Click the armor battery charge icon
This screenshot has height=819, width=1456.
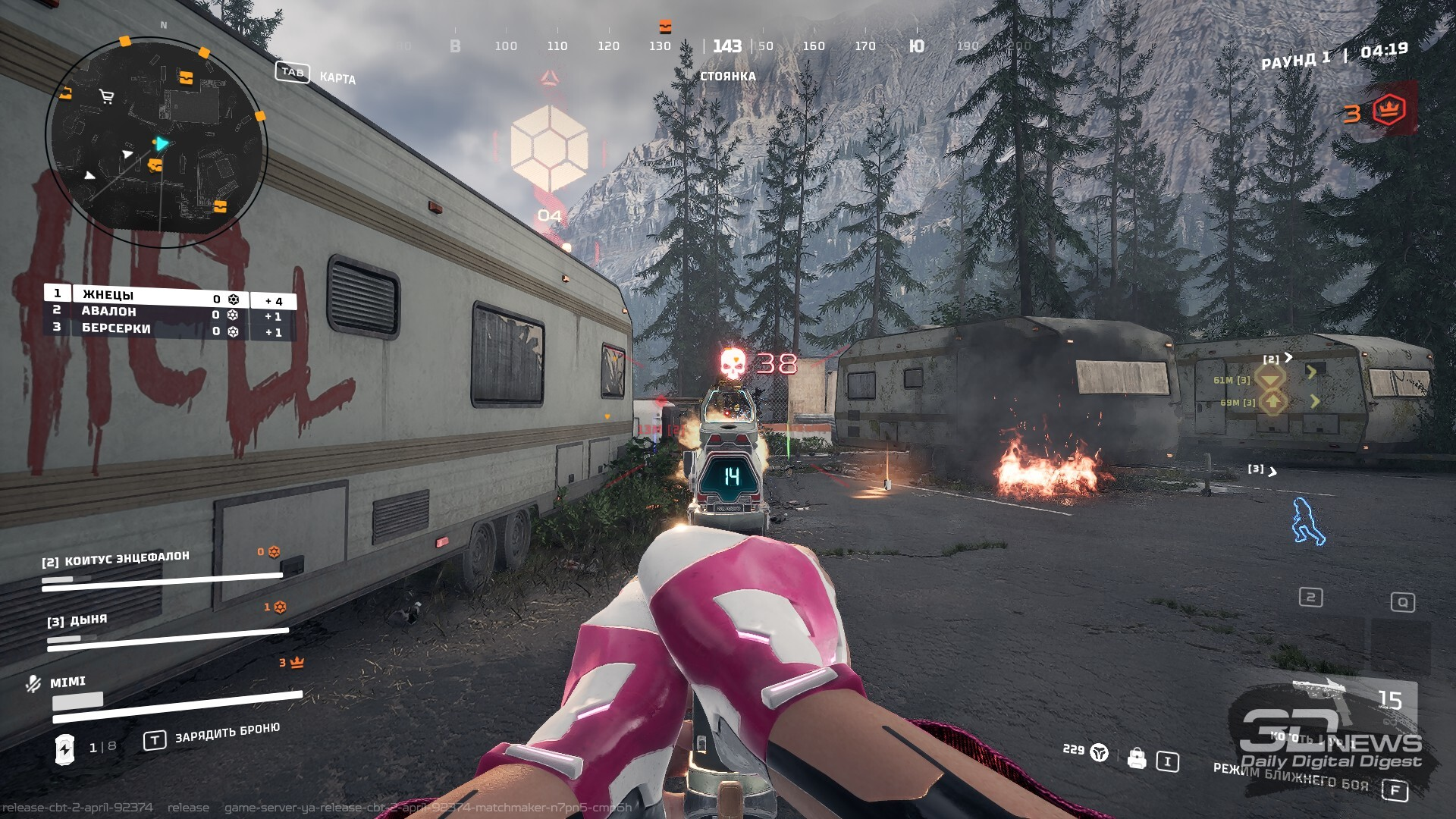65,748
